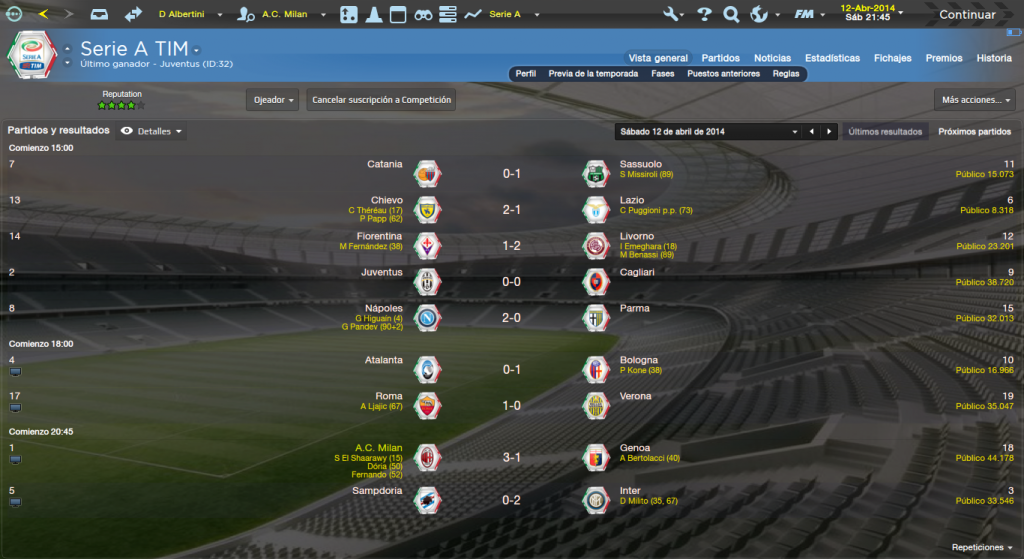Open the Estadísticas tab
1024x559 pixels.
[x=832, y=58]
